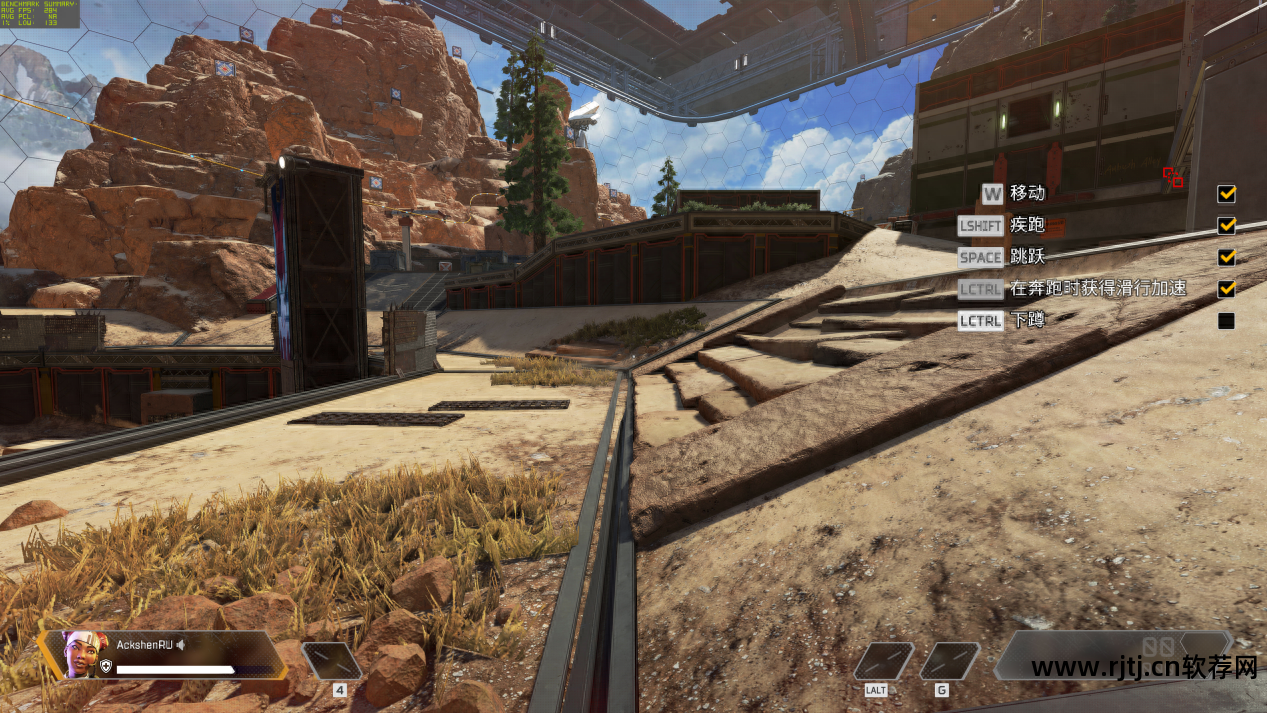Tick the unchecked 下蹲 objective checkbox
1267x713 pixels.
[x=1226, y=321]
